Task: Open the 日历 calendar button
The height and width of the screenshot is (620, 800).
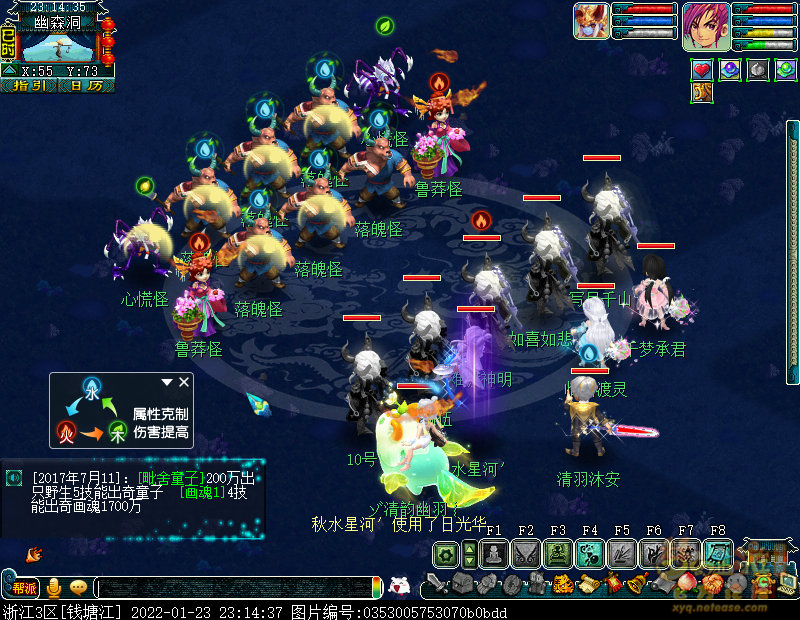Action: [86, 86]
